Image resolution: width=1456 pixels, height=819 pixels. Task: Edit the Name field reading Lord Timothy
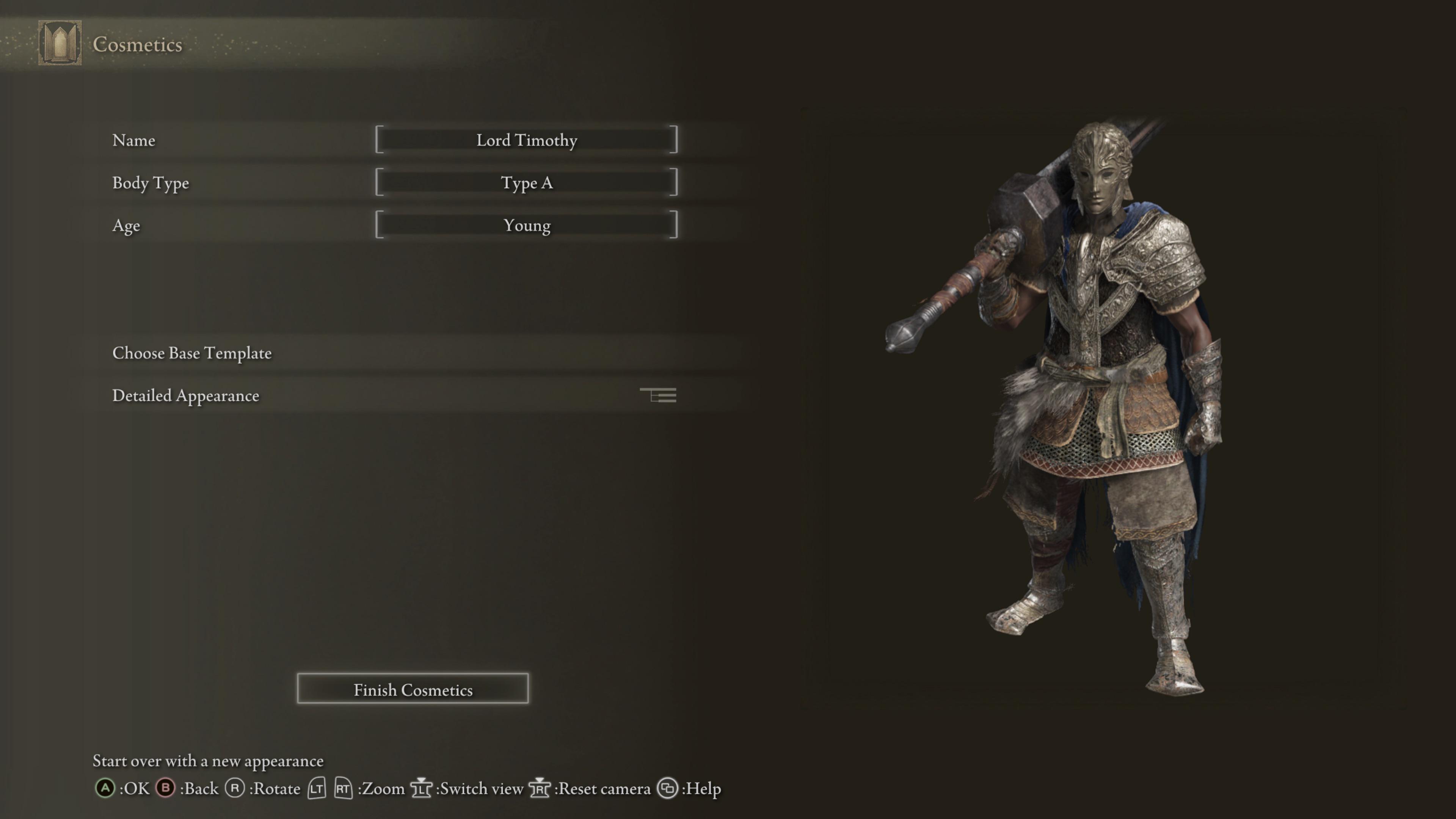point(526,140)
